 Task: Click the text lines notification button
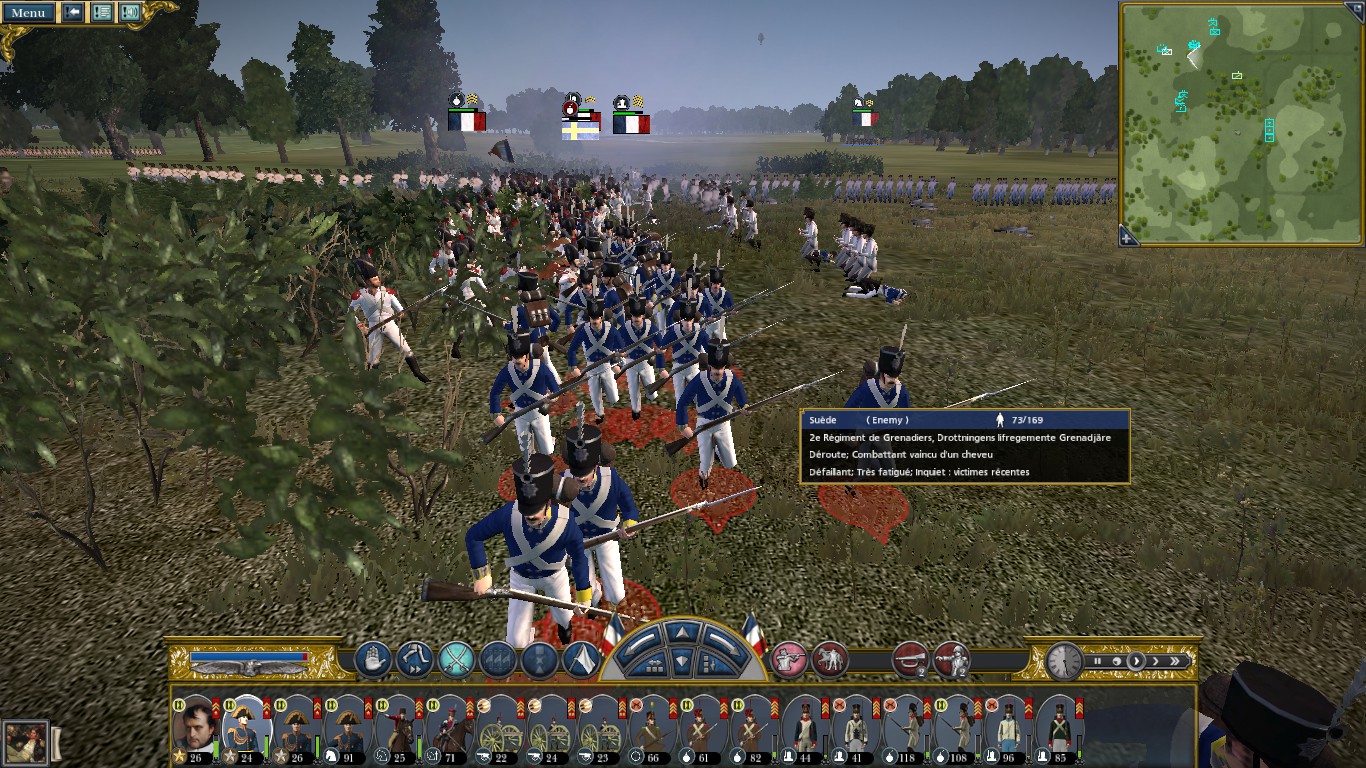(101, 13)
